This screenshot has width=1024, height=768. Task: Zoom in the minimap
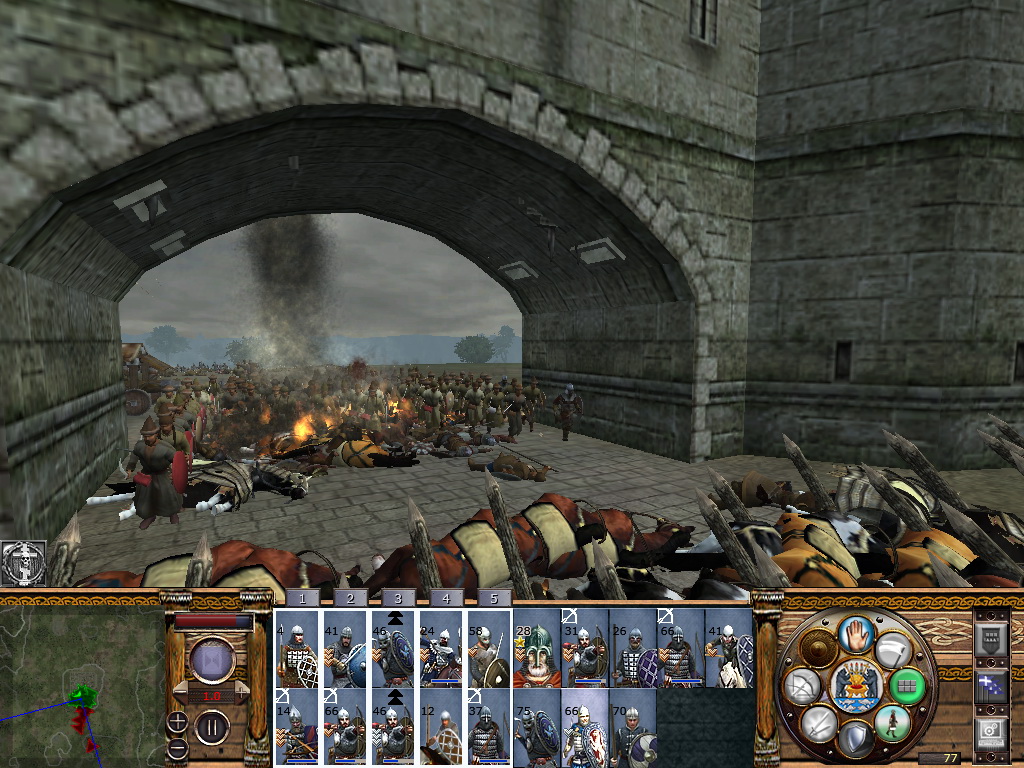(x=177, y=720)
